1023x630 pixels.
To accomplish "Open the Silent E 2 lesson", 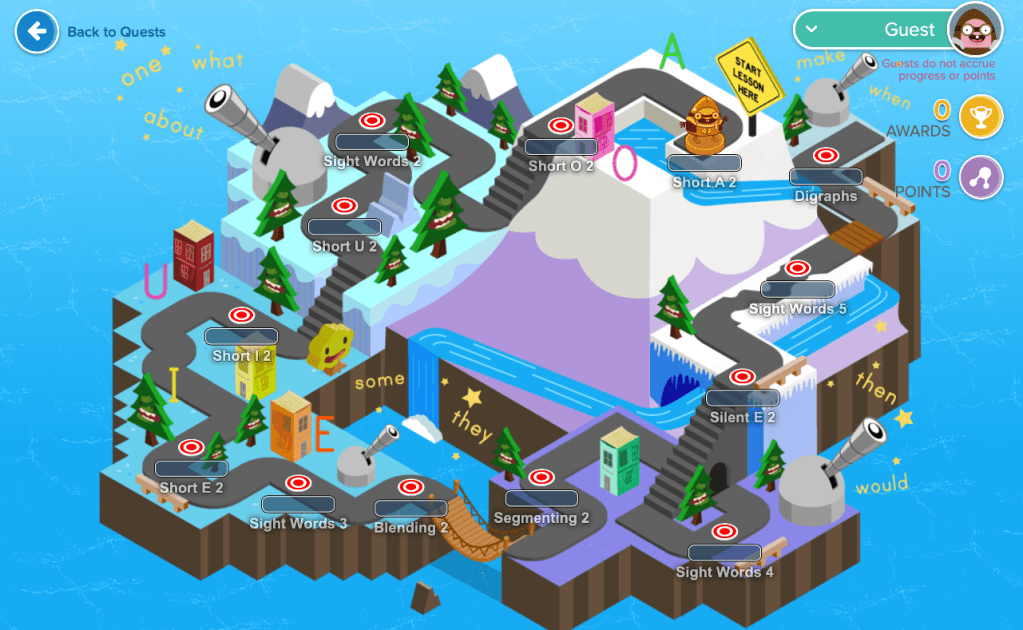I will coord(742,377).
